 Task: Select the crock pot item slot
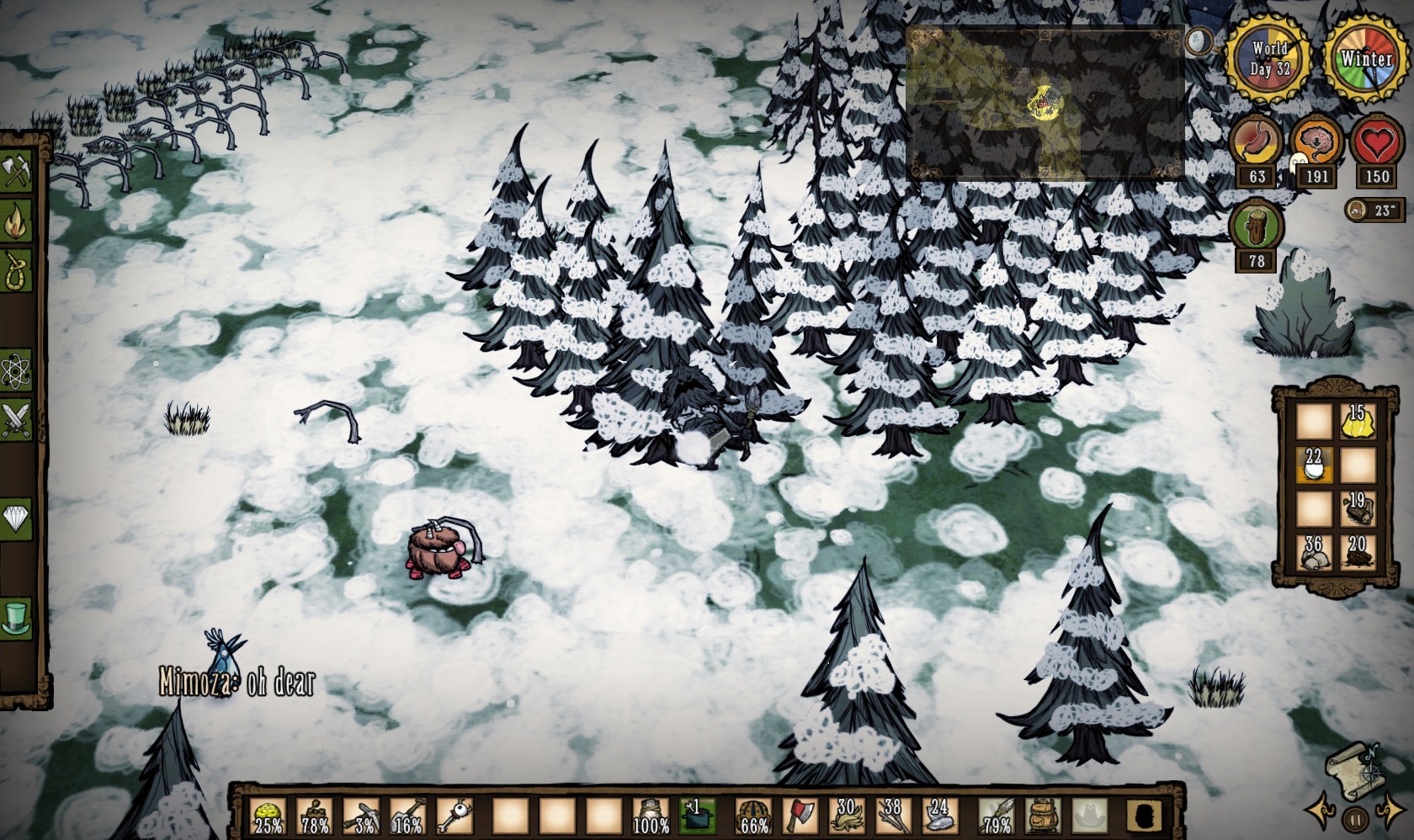click(x=697, y=816)
